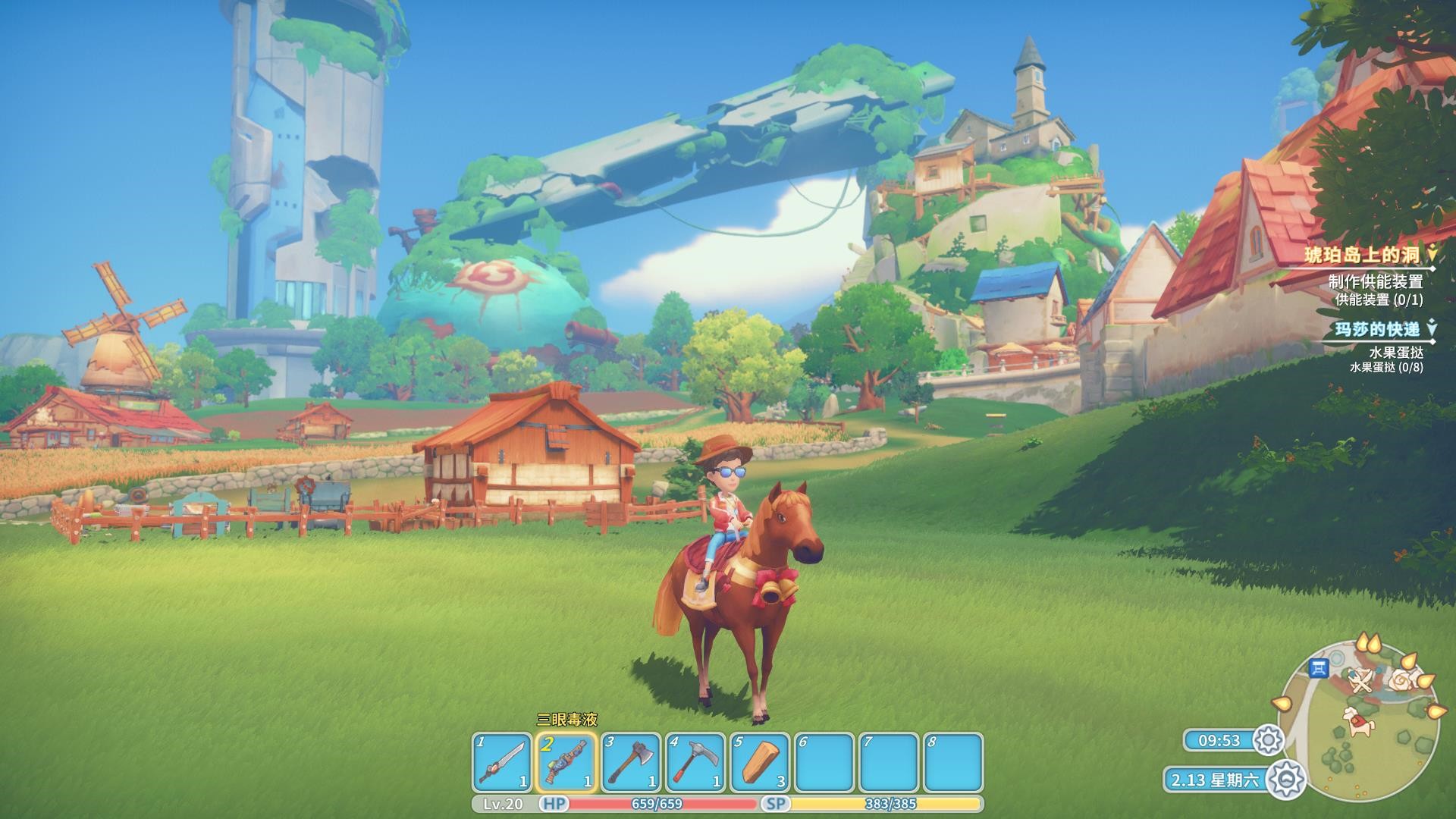This screenshot has width=1456, height=819.
Task: Click the fork-and-knife restaurant marker on minimap
Action: click(1361, 680)
